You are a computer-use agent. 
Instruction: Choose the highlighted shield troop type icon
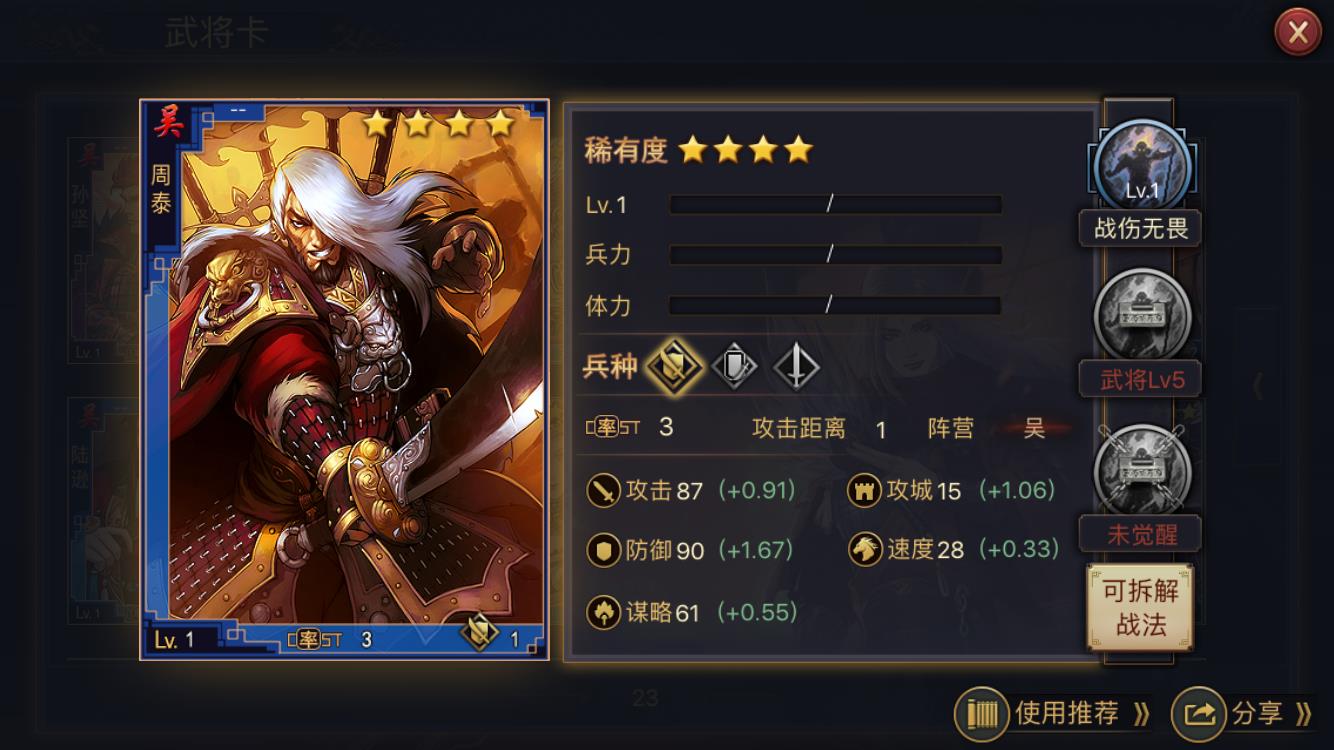[673, 366]
